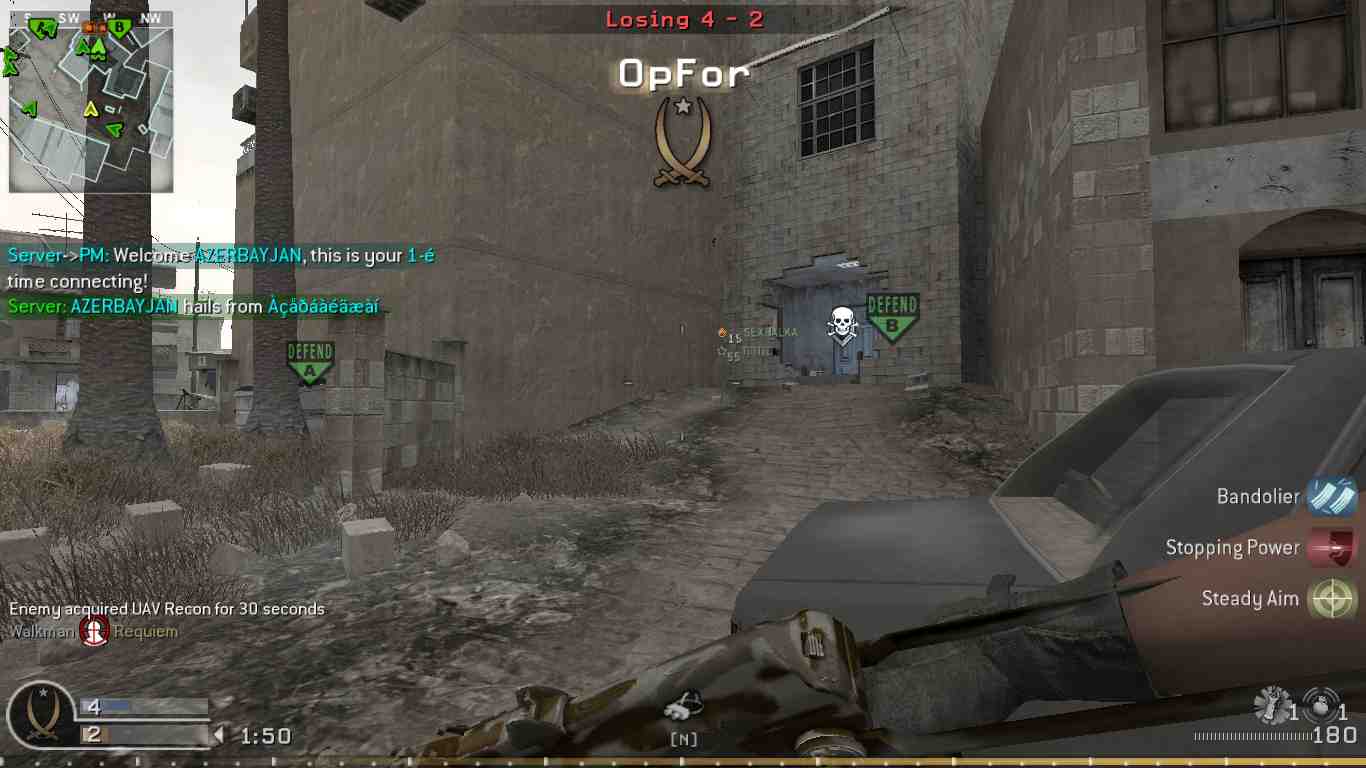Select the Stopping Power perk icon

(x=1331, y=547)
